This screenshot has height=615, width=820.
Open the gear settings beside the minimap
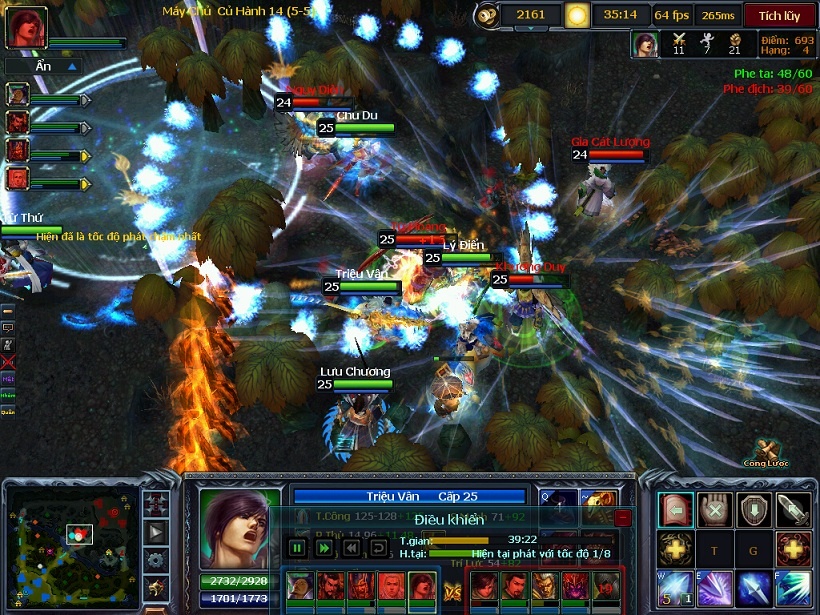pos(157,561)
